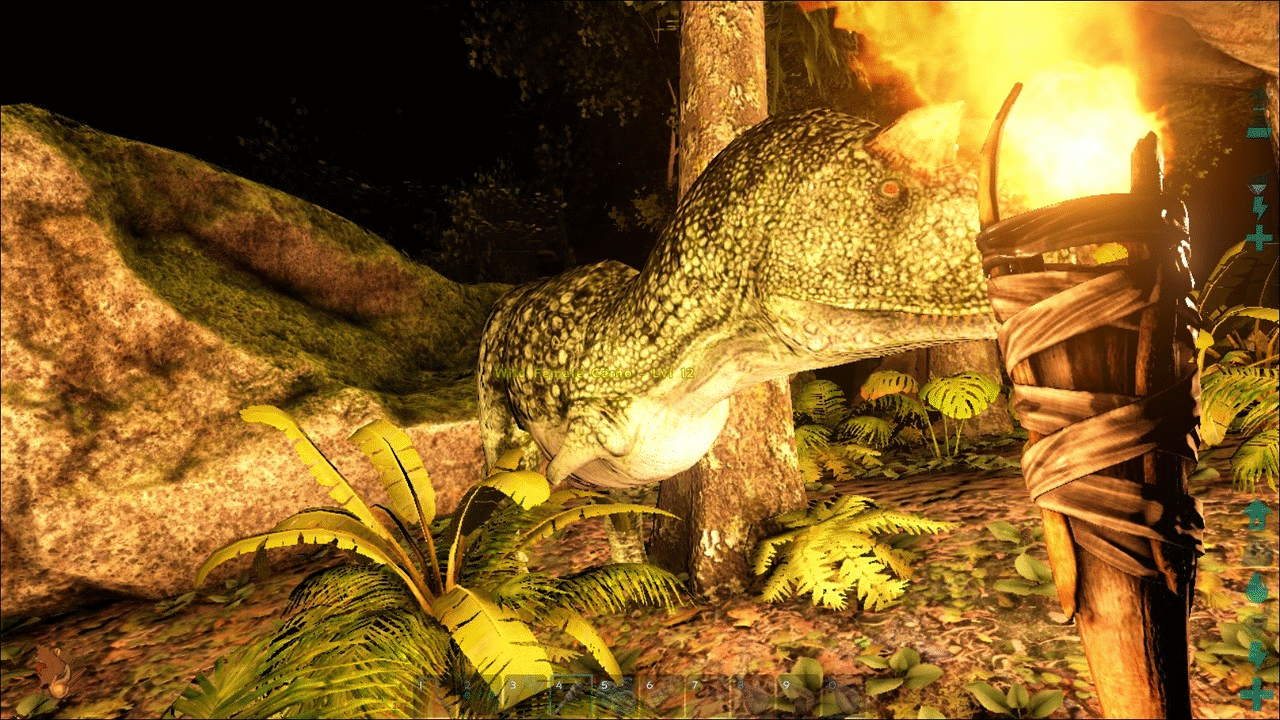Use the item in hotbar slot 0
Screen dimensions: 1280x720
845,697
